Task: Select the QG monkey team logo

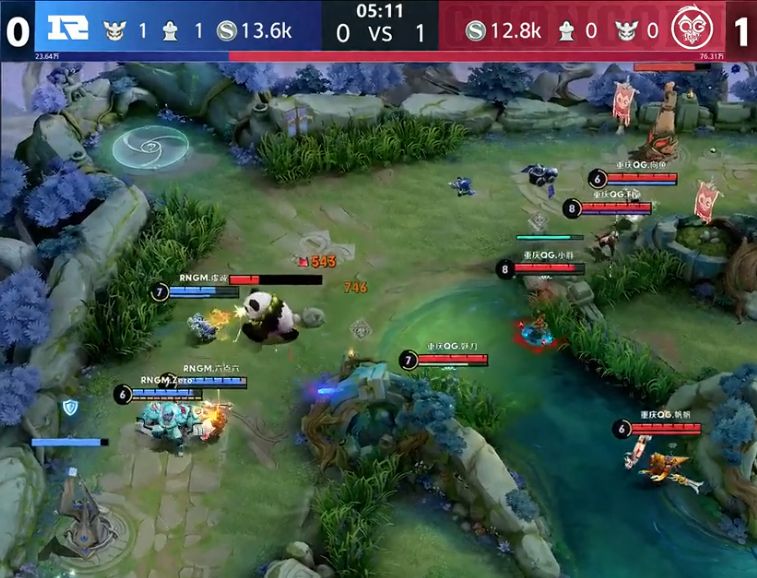Action: coord(693,29)
